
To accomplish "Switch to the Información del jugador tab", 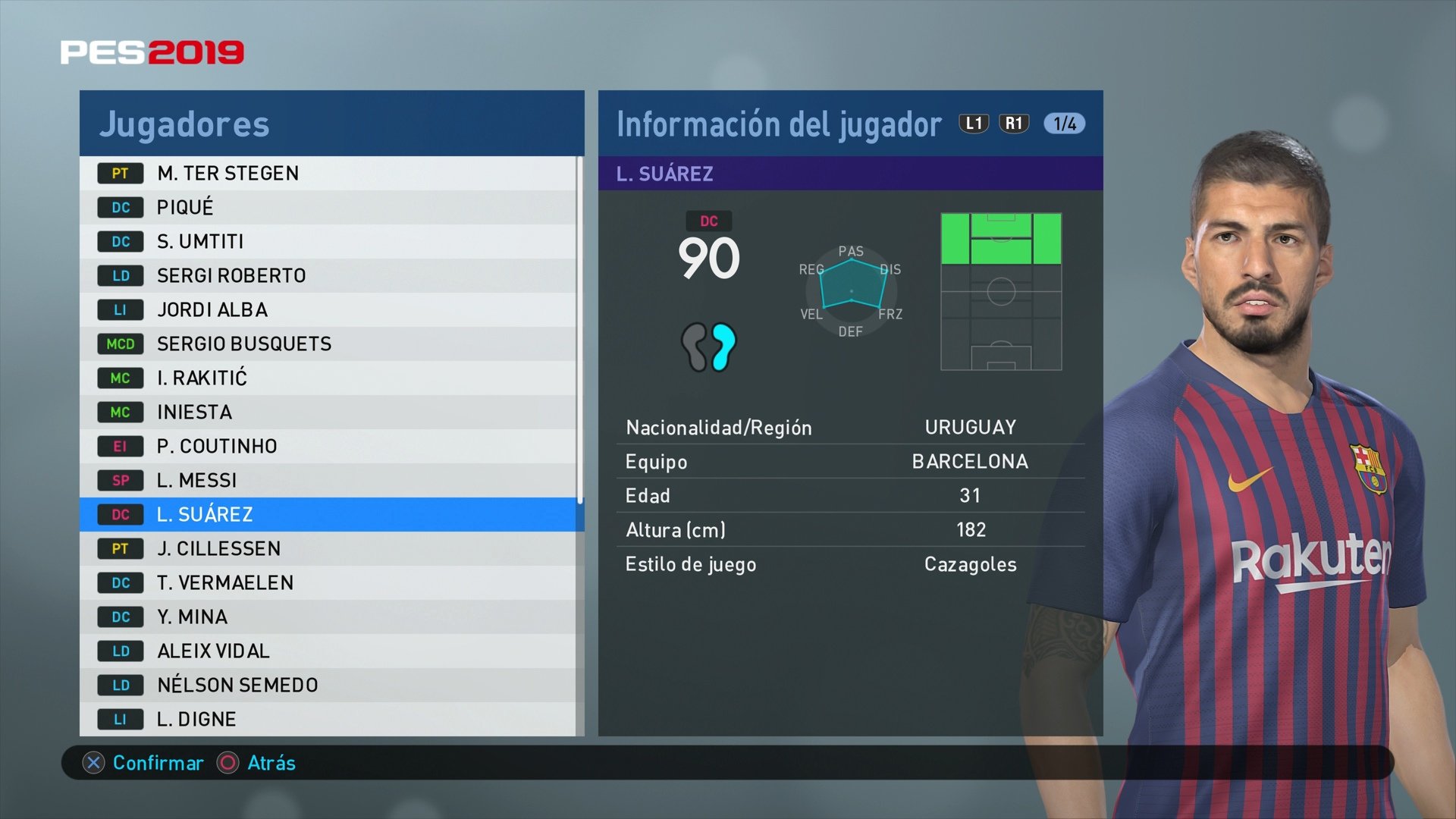I will (777, 124).
